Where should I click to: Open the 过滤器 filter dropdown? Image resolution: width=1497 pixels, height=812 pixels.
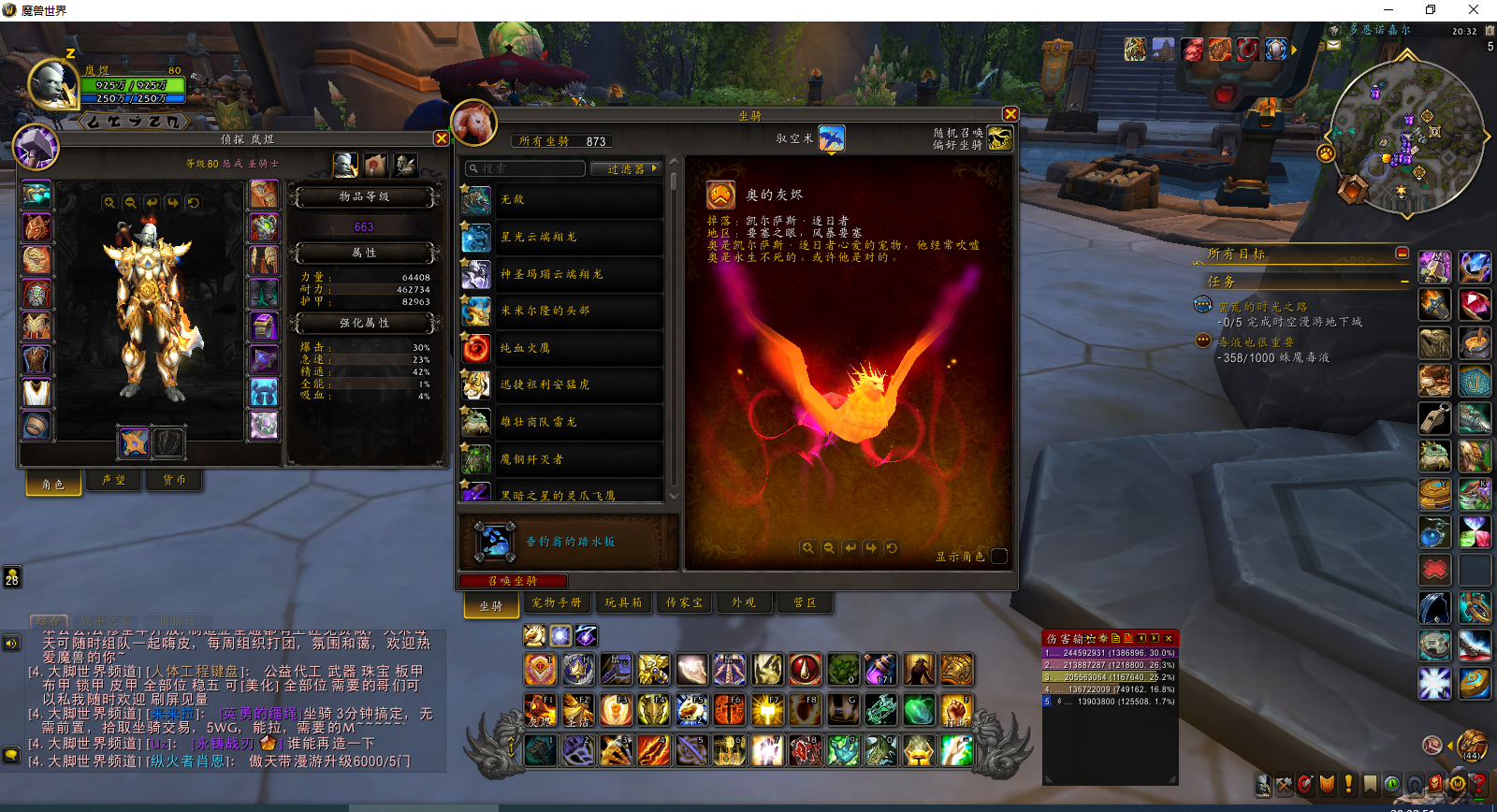point(626,168)
